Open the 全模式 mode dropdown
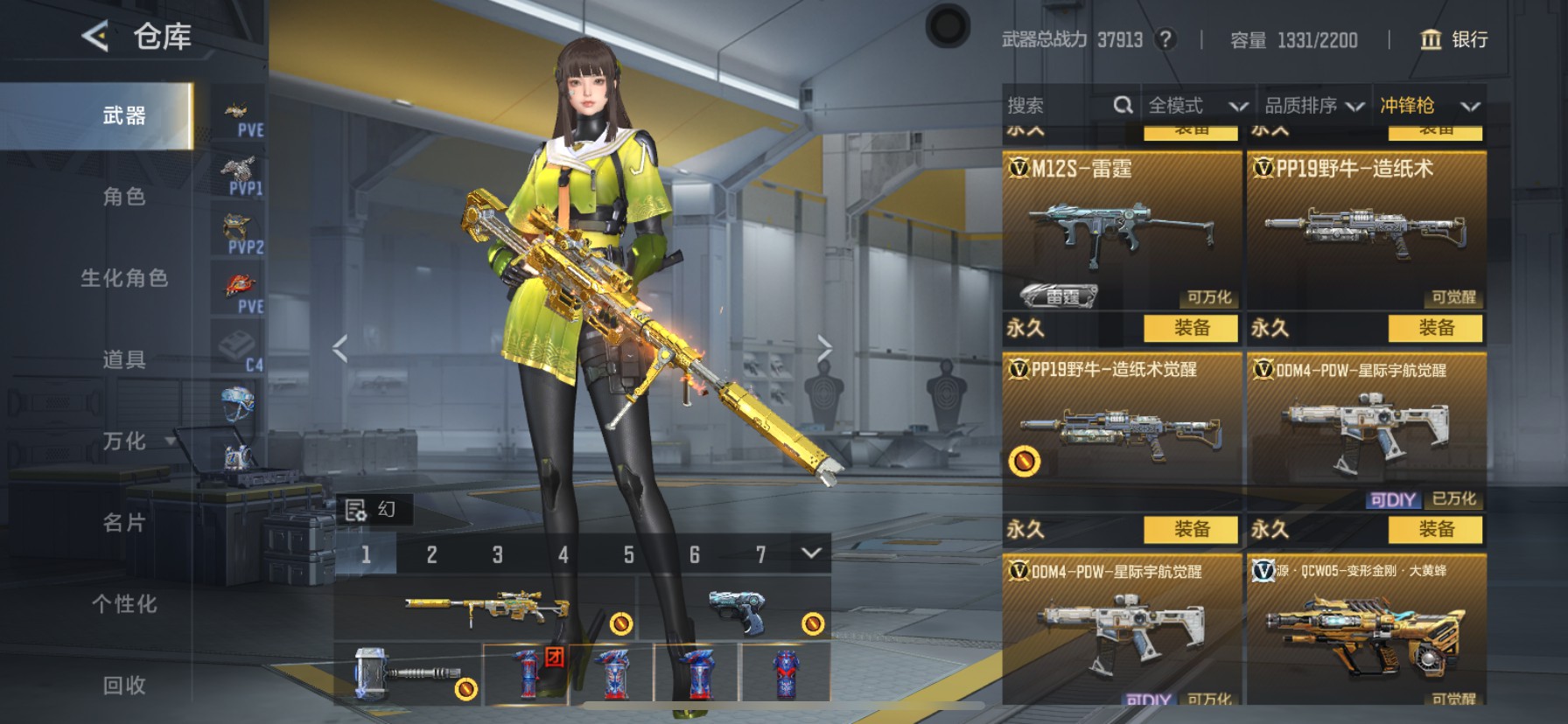Image resolution: width=1568 pixels, height=724 pixels. tap(1196, 106)
